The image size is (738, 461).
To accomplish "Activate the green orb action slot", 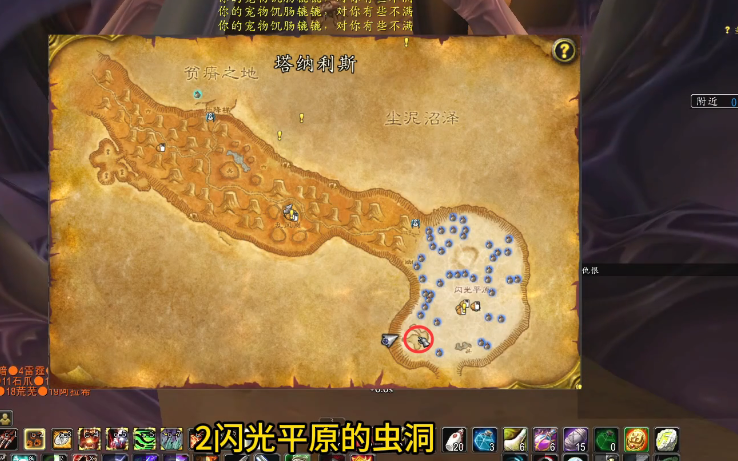I will pyautogui.click(x=606, y=439).
